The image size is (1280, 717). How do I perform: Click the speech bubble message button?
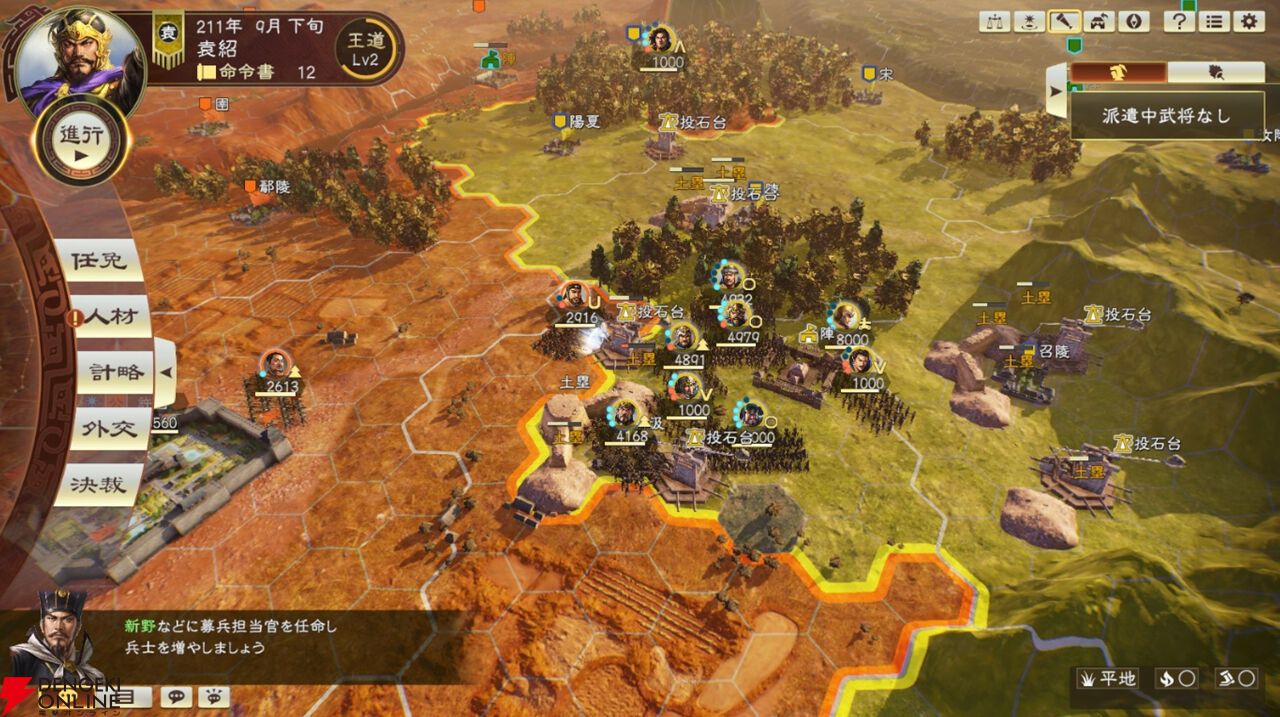(176, 697)
